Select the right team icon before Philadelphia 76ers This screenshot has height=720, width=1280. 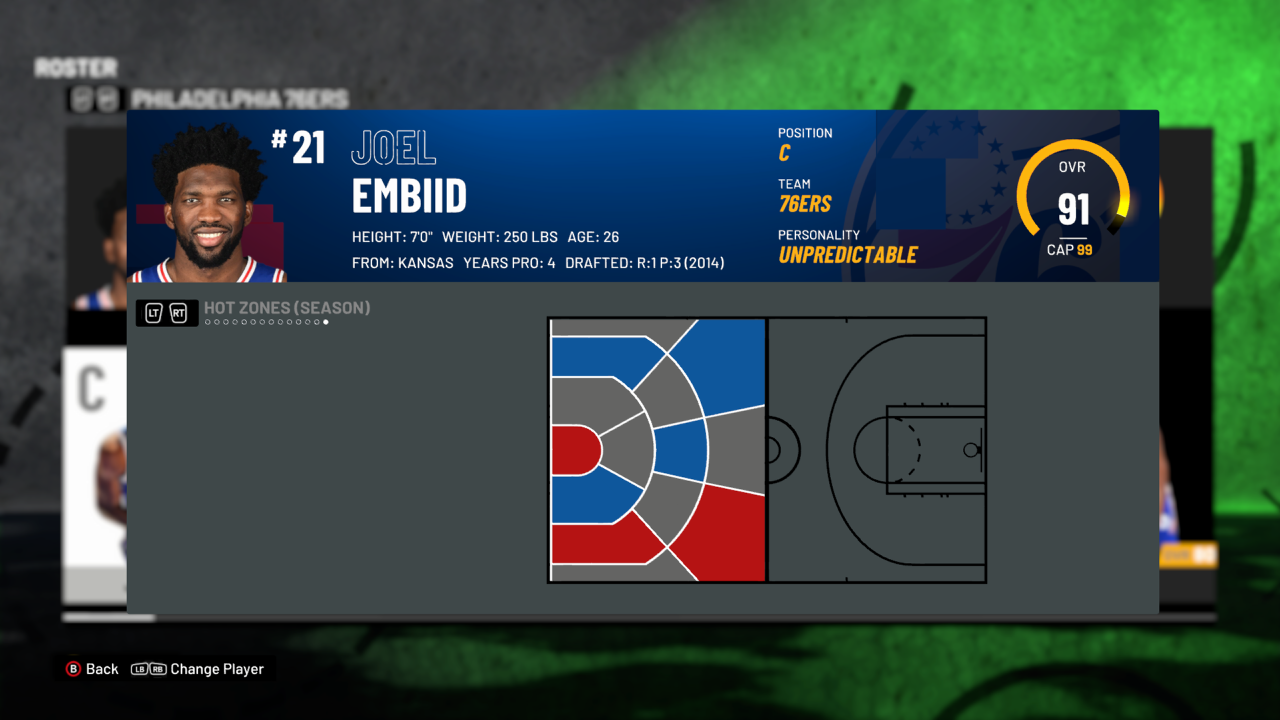click(108, 99)
